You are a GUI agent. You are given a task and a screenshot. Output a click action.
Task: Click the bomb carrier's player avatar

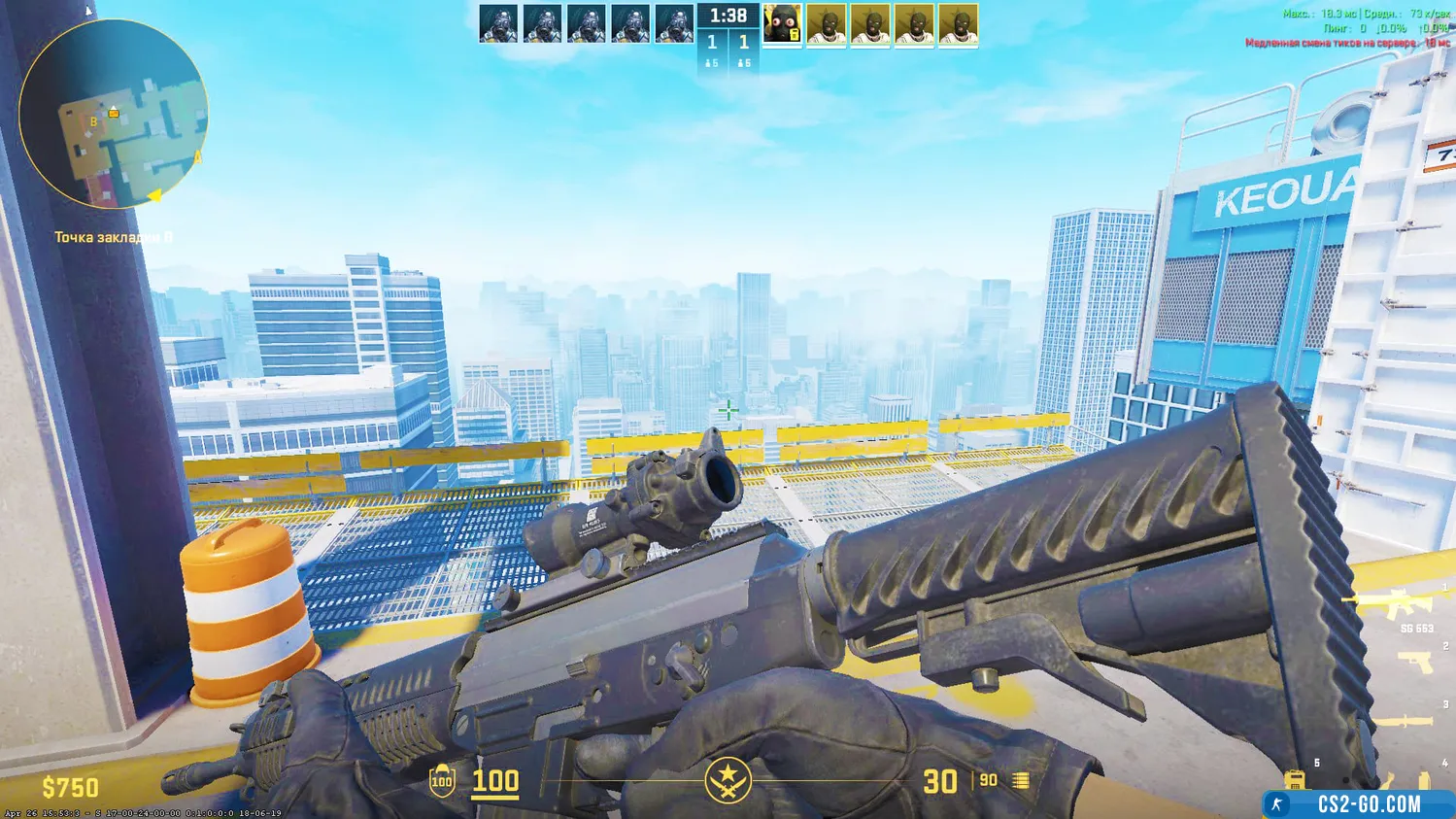click(782, 24)
